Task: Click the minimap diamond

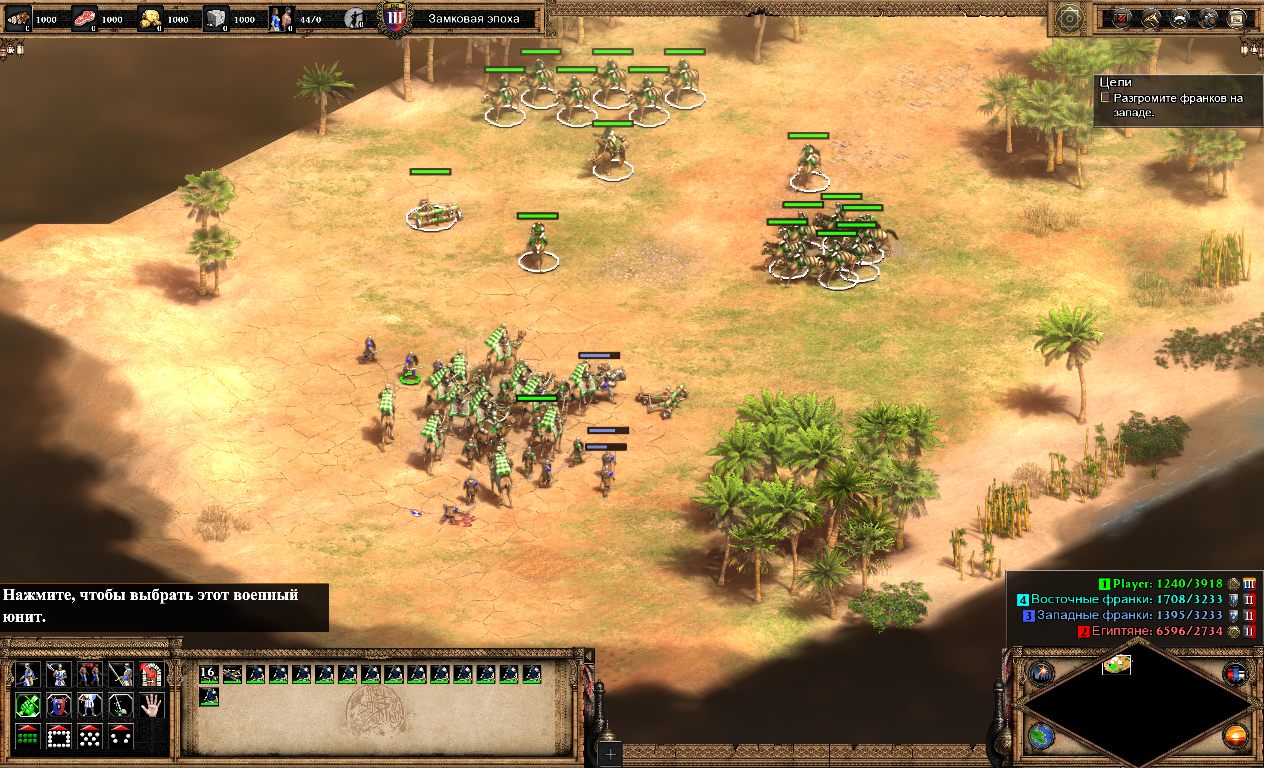Action: click(x=1138, y=707)
